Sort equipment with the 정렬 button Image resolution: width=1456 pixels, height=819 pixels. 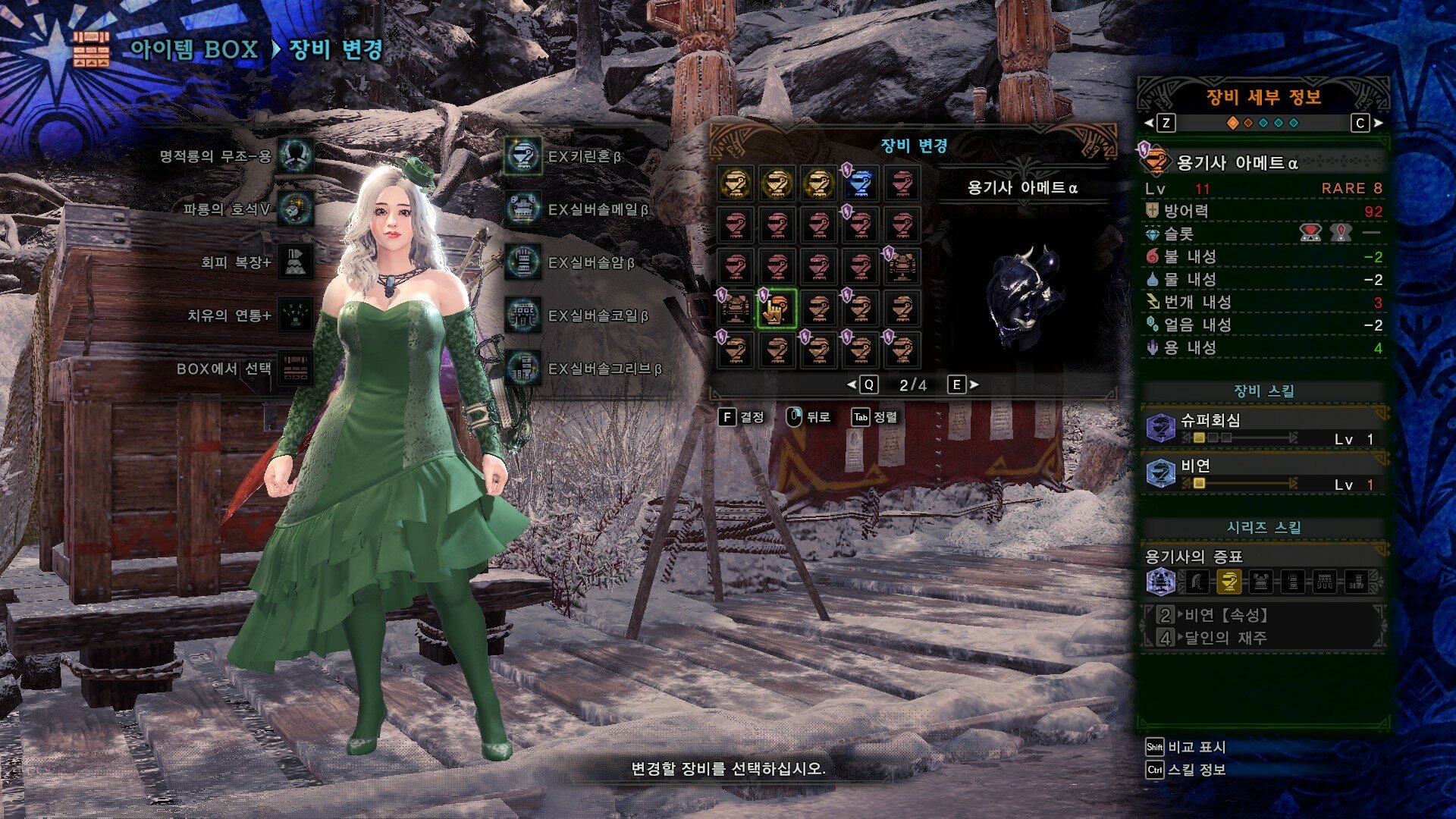(874, 417)
